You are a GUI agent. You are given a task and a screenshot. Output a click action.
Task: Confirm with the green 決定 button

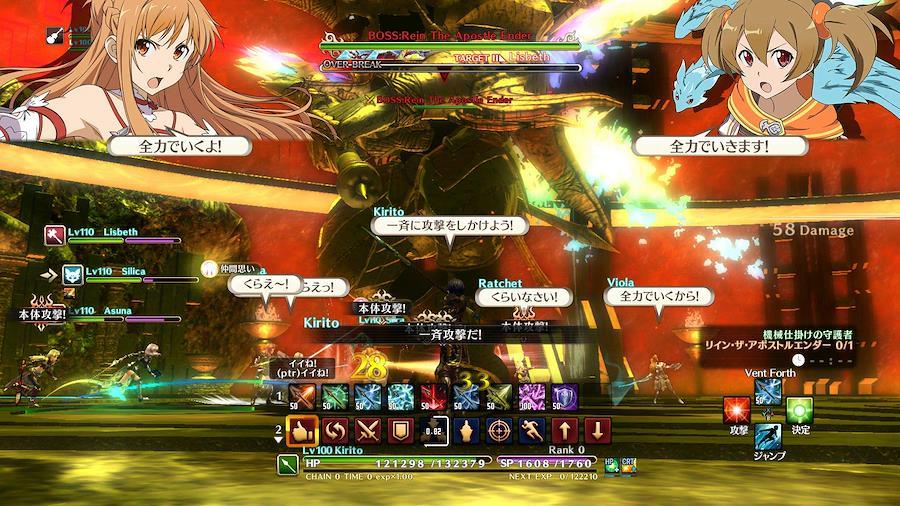799,410
